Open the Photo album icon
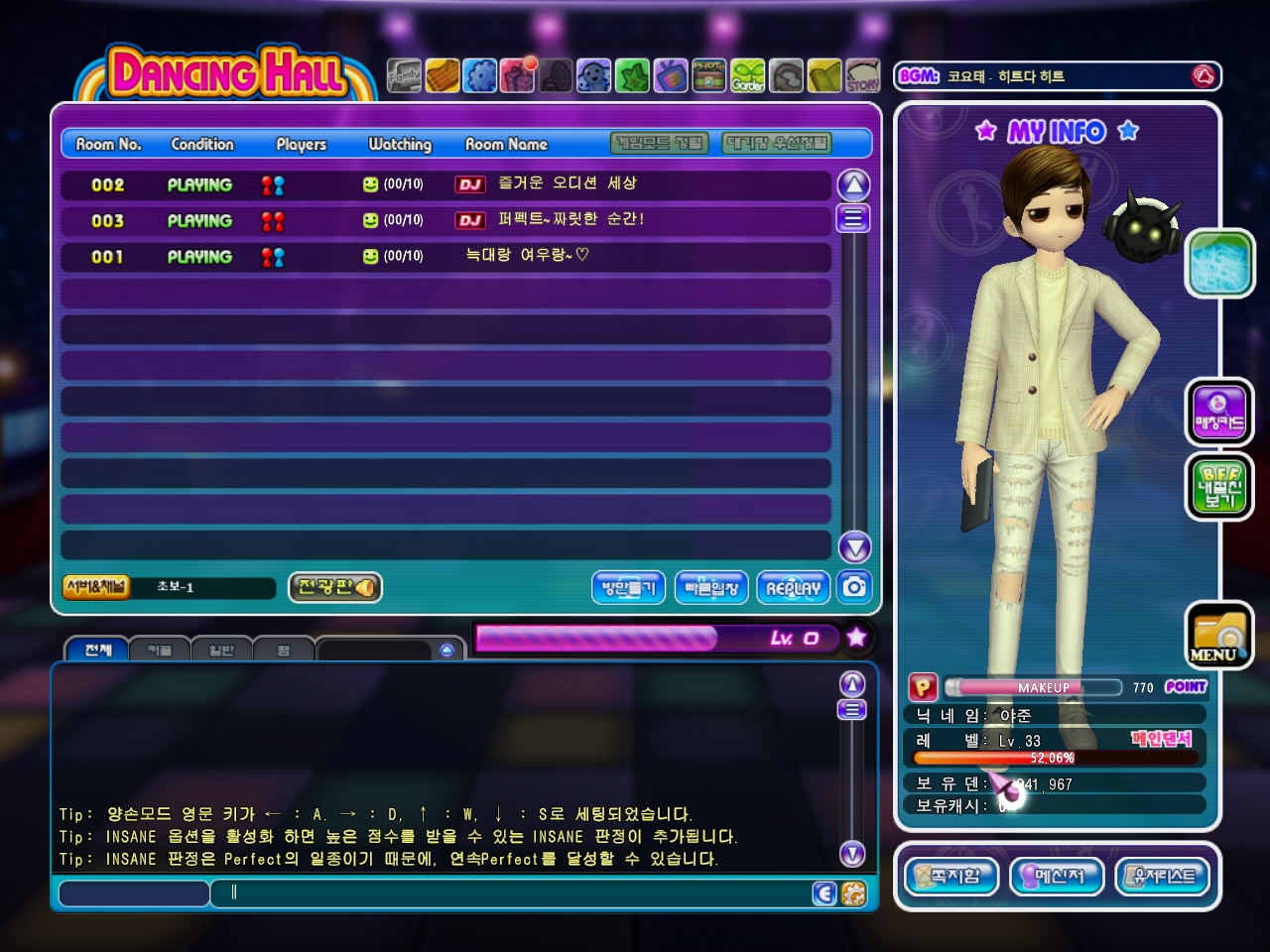This screenshot has width=1270, height=952. (708, 76)
